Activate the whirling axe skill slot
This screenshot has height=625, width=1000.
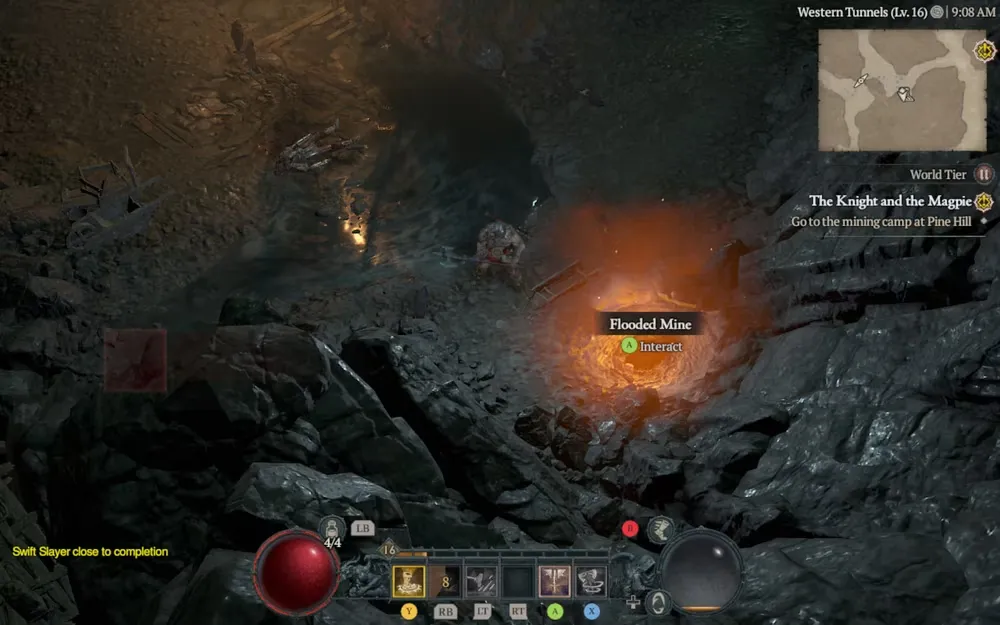coord(591,581)
